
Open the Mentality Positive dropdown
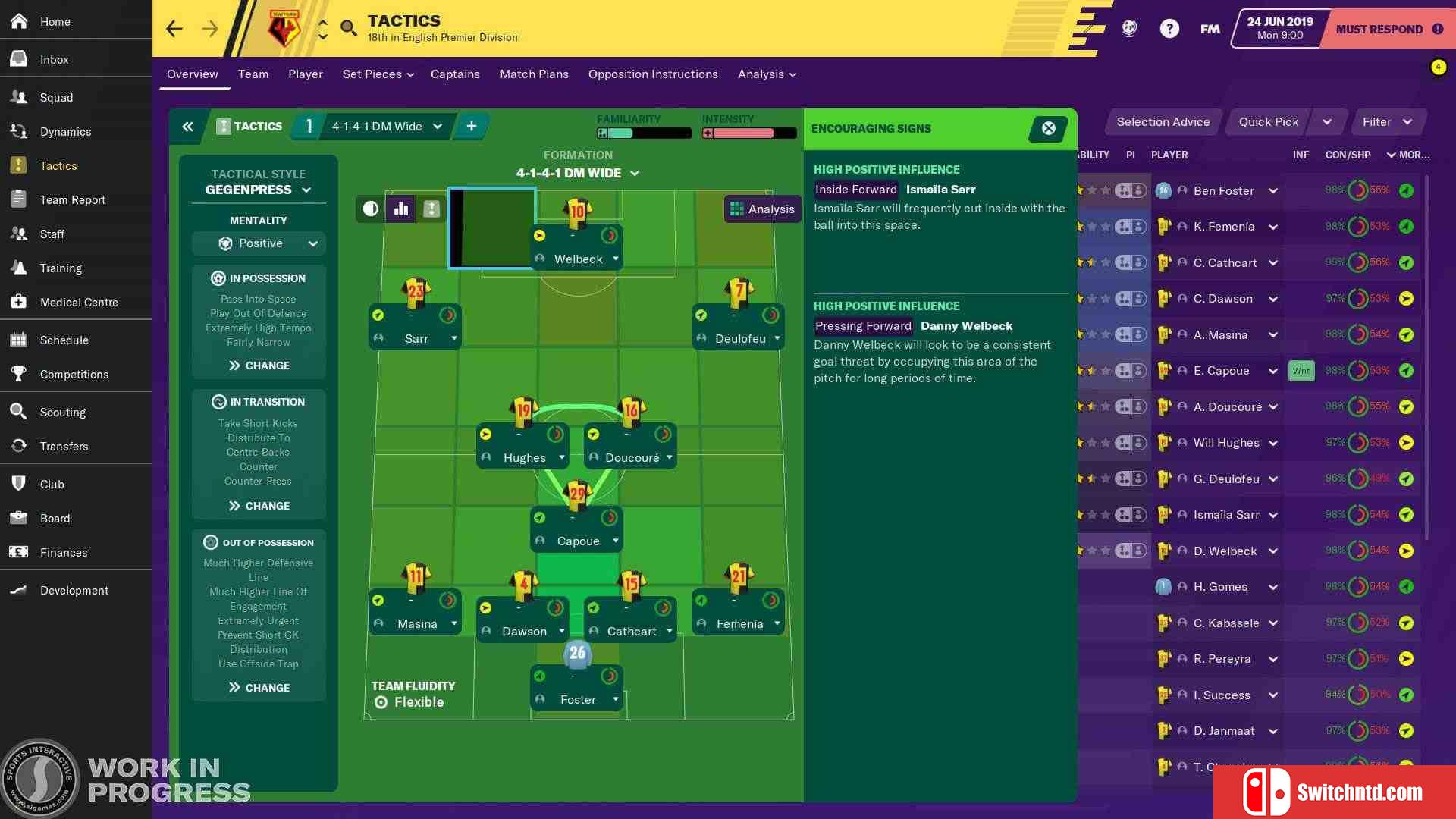pyautogui.click(x=259, y=243)
